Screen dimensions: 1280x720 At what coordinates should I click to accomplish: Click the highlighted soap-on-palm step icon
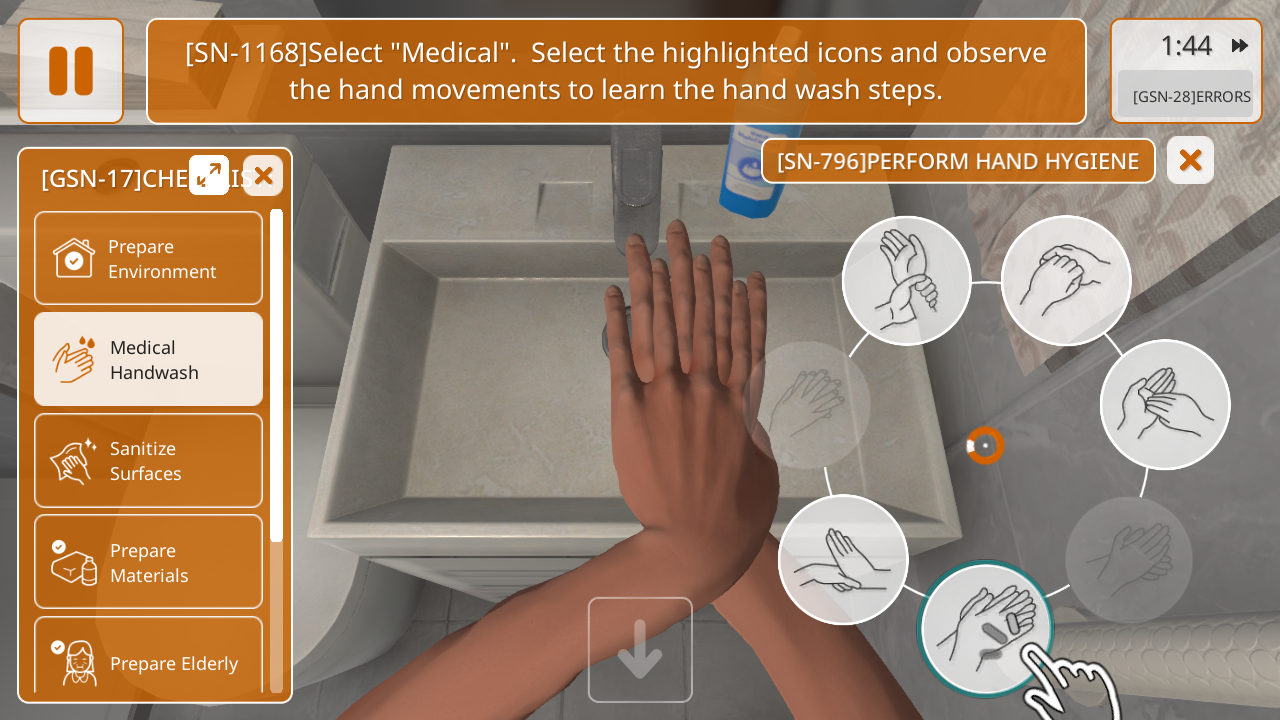coord(985,629)
